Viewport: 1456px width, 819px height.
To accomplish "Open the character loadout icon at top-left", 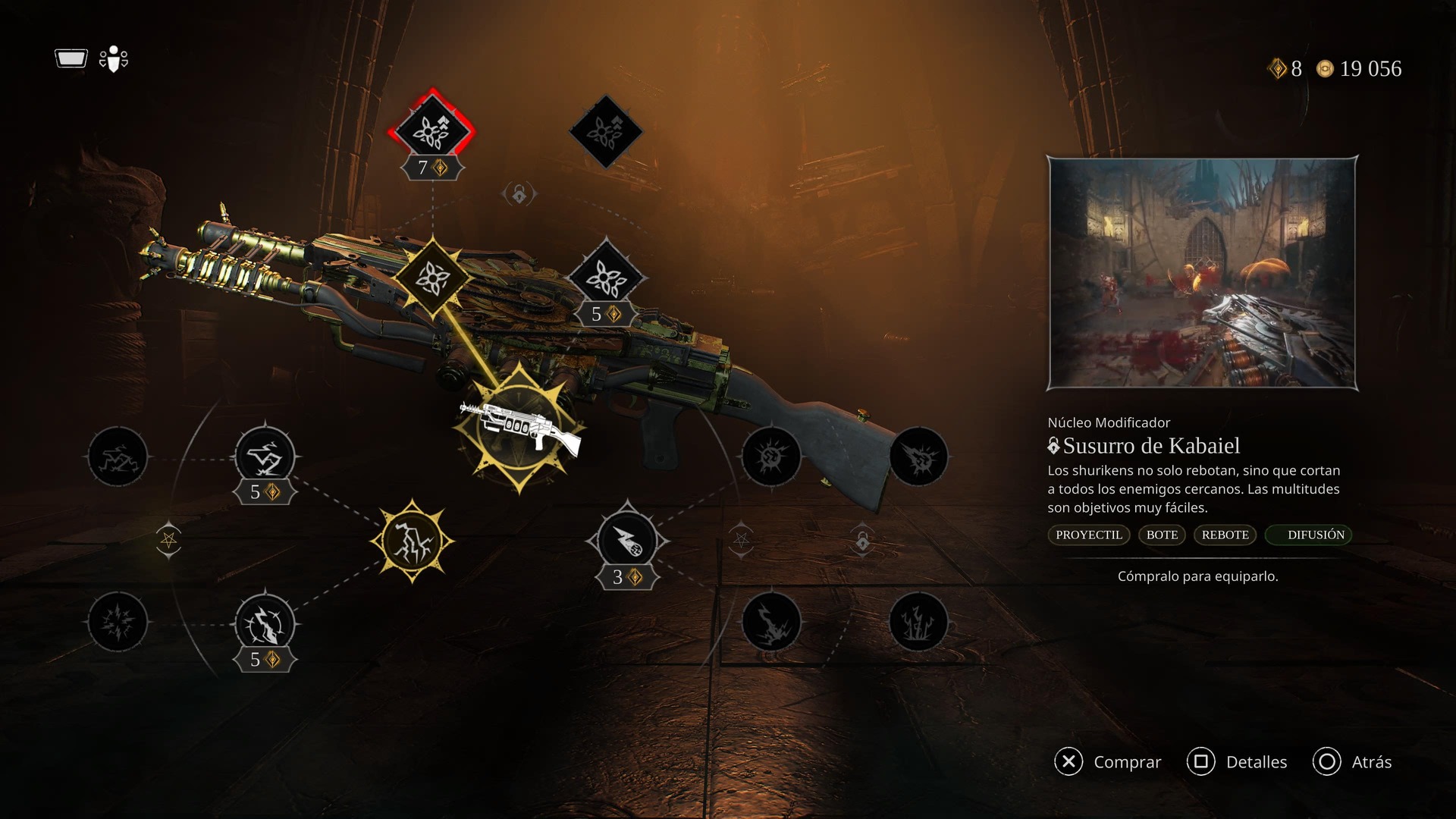I will [x=114, y=59].
